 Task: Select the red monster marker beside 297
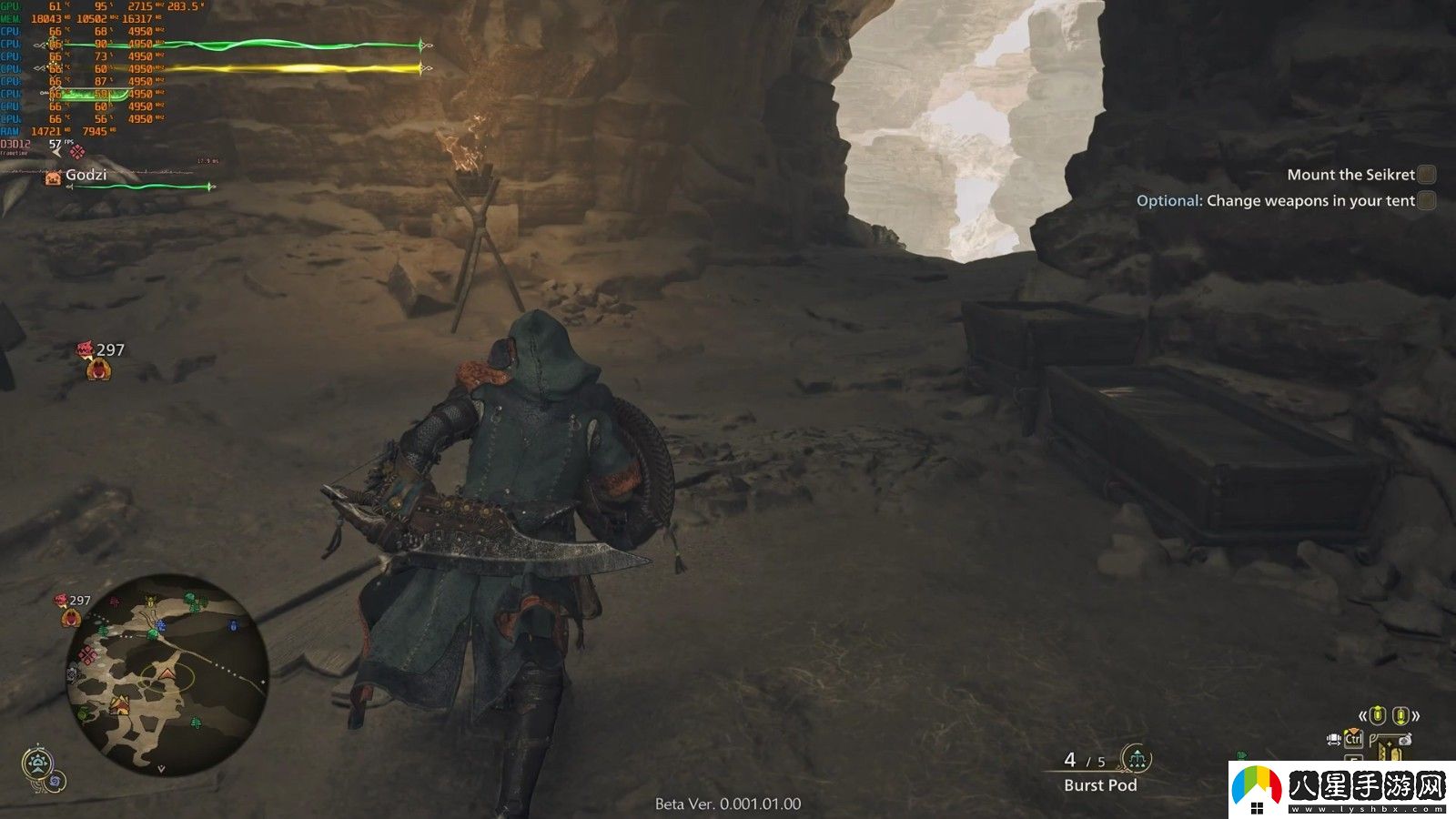coord(86,349)
